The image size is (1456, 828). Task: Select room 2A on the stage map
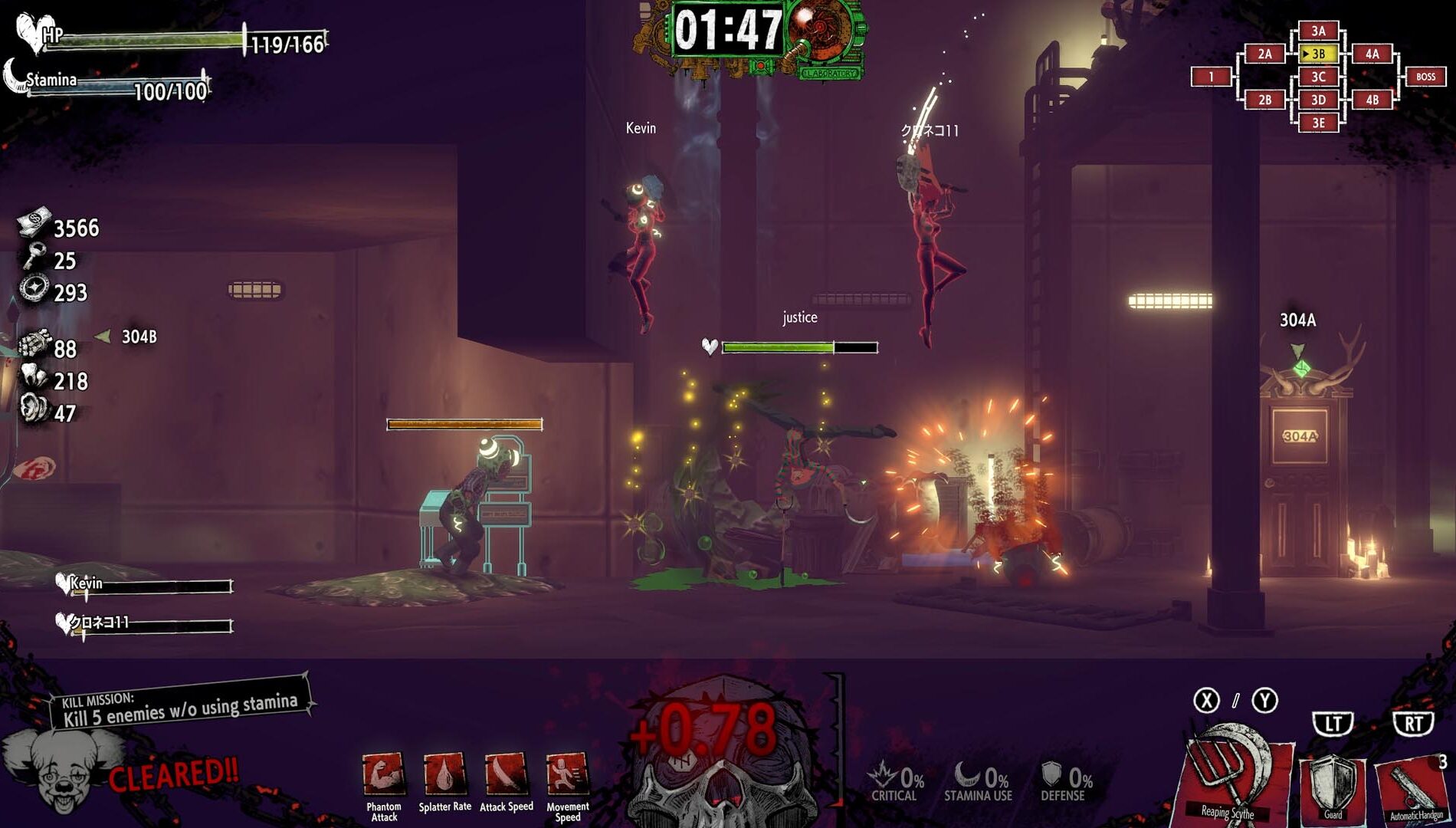[1264, 54]
